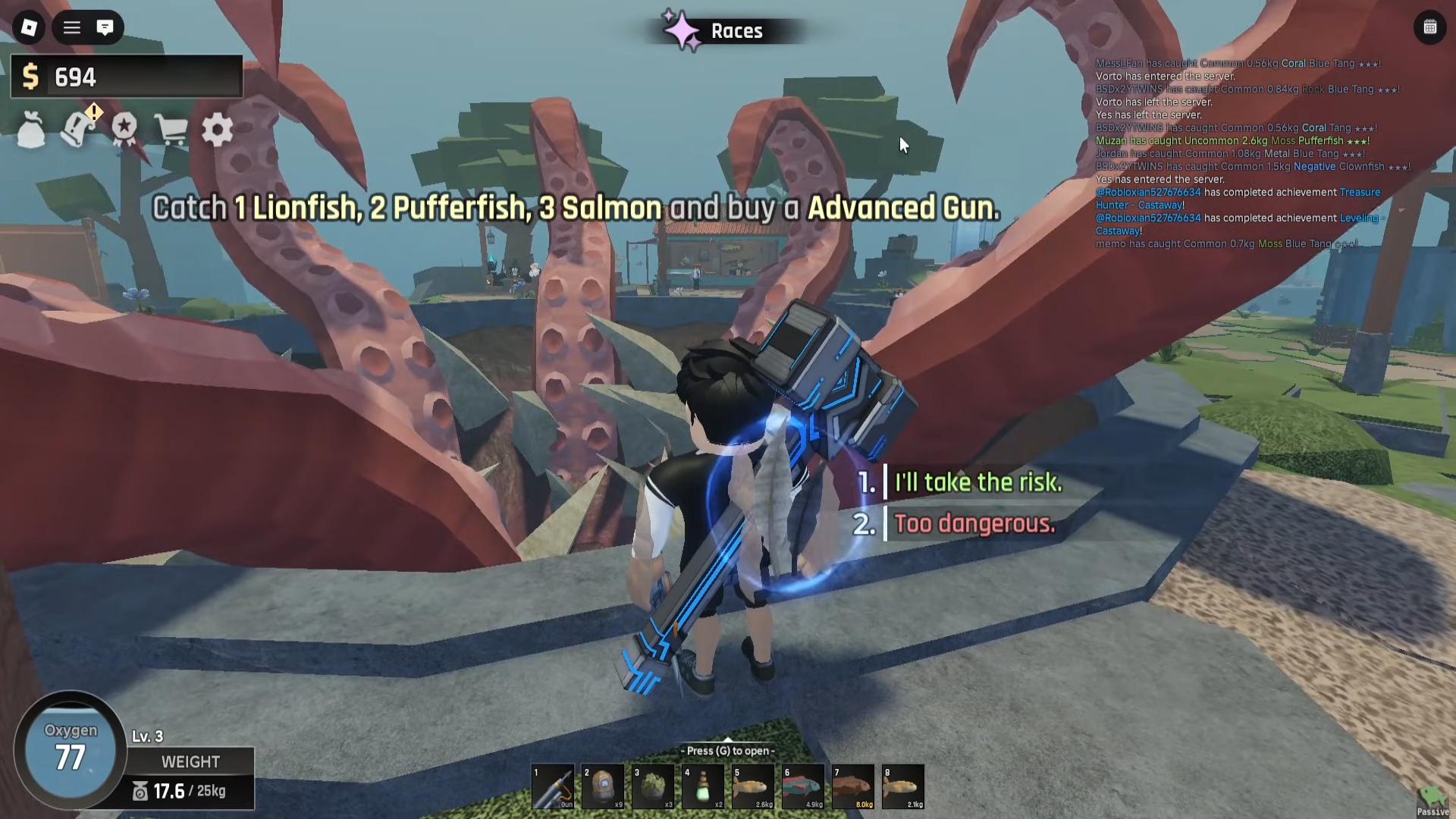This screenshot has width=1456, height=819.
Task: Open the money bag inventory icon
Action: pos(31,131)
